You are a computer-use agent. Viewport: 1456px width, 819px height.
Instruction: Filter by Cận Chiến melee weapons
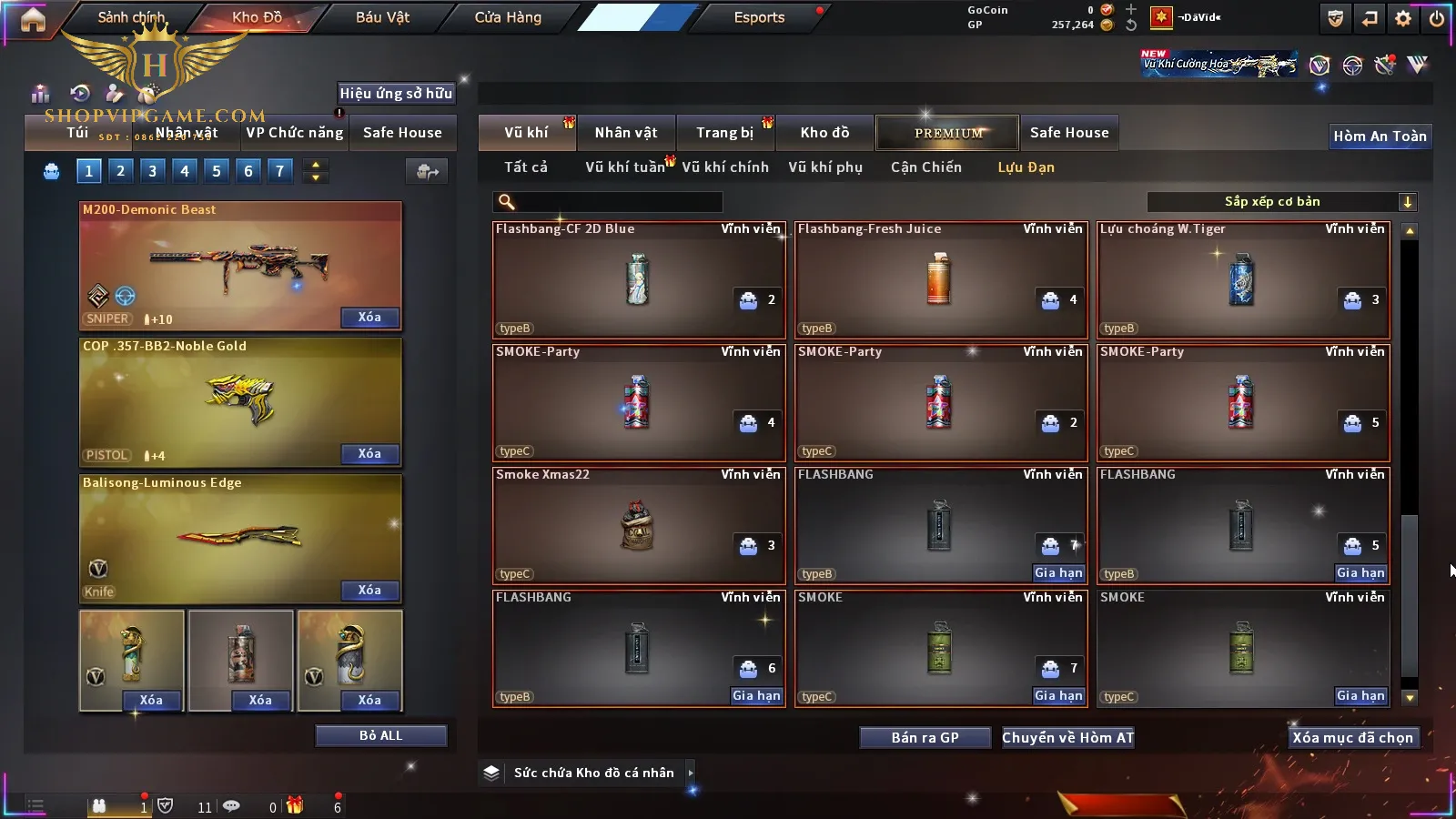(x=925, y=167)
